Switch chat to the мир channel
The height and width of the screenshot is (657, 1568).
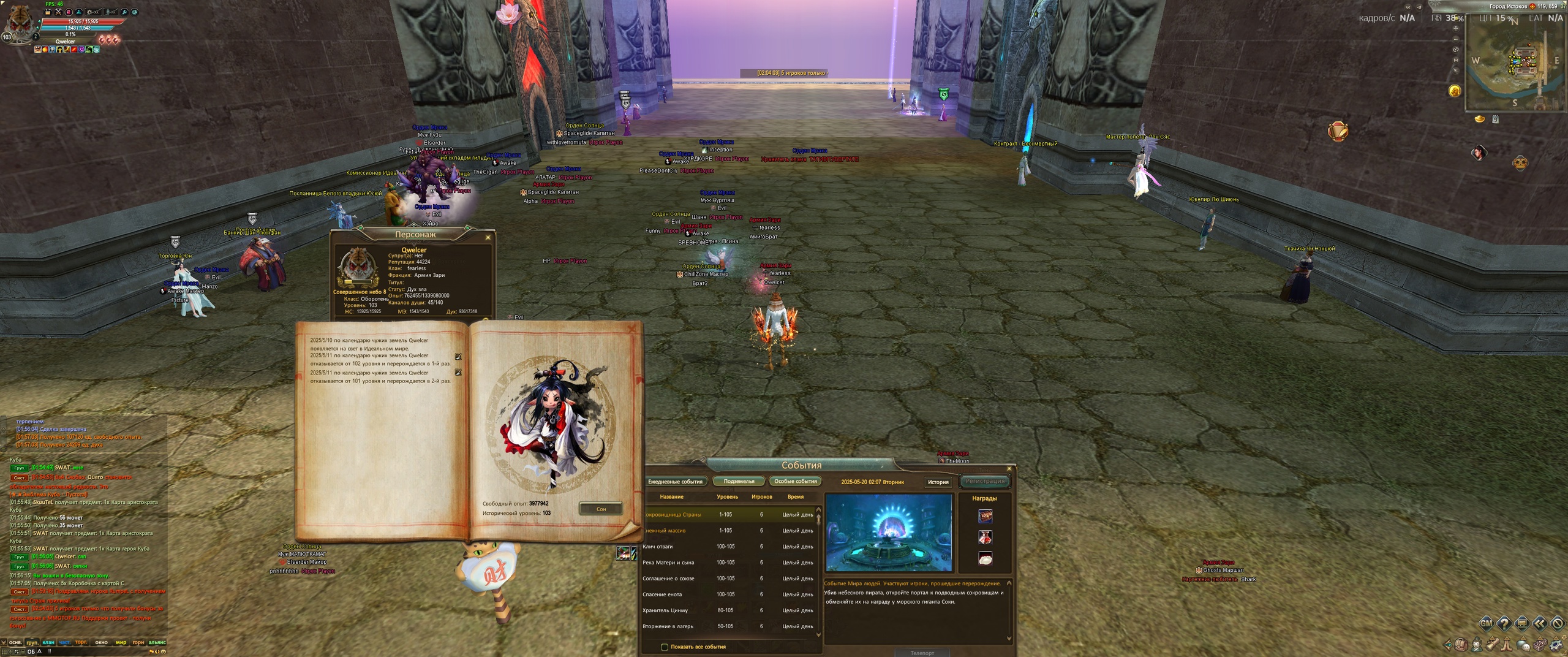pyautogui.click(x=121, y=642)
